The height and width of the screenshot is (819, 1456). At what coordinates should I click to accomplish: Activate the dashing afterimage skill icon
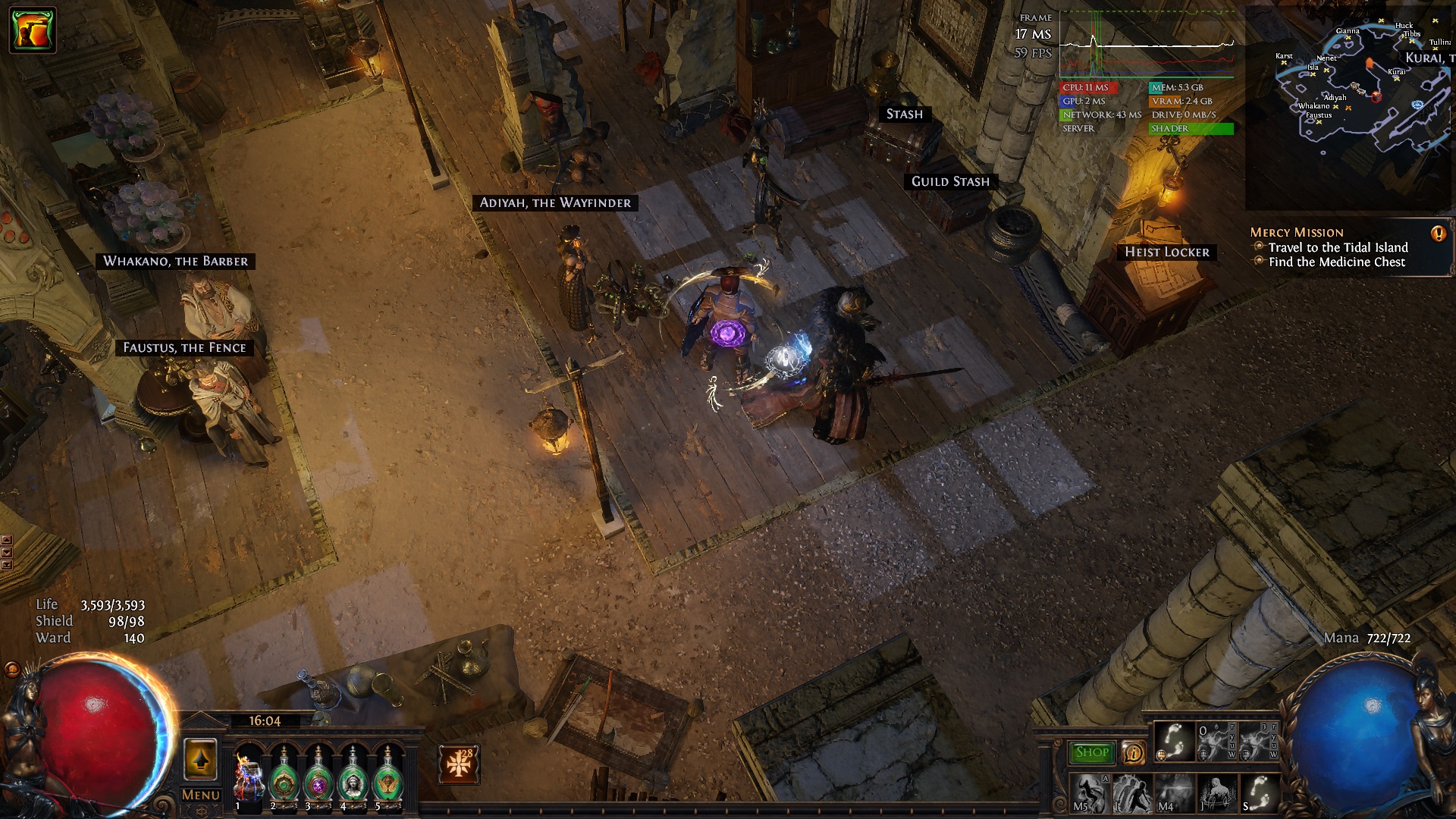coord(1132,793)
